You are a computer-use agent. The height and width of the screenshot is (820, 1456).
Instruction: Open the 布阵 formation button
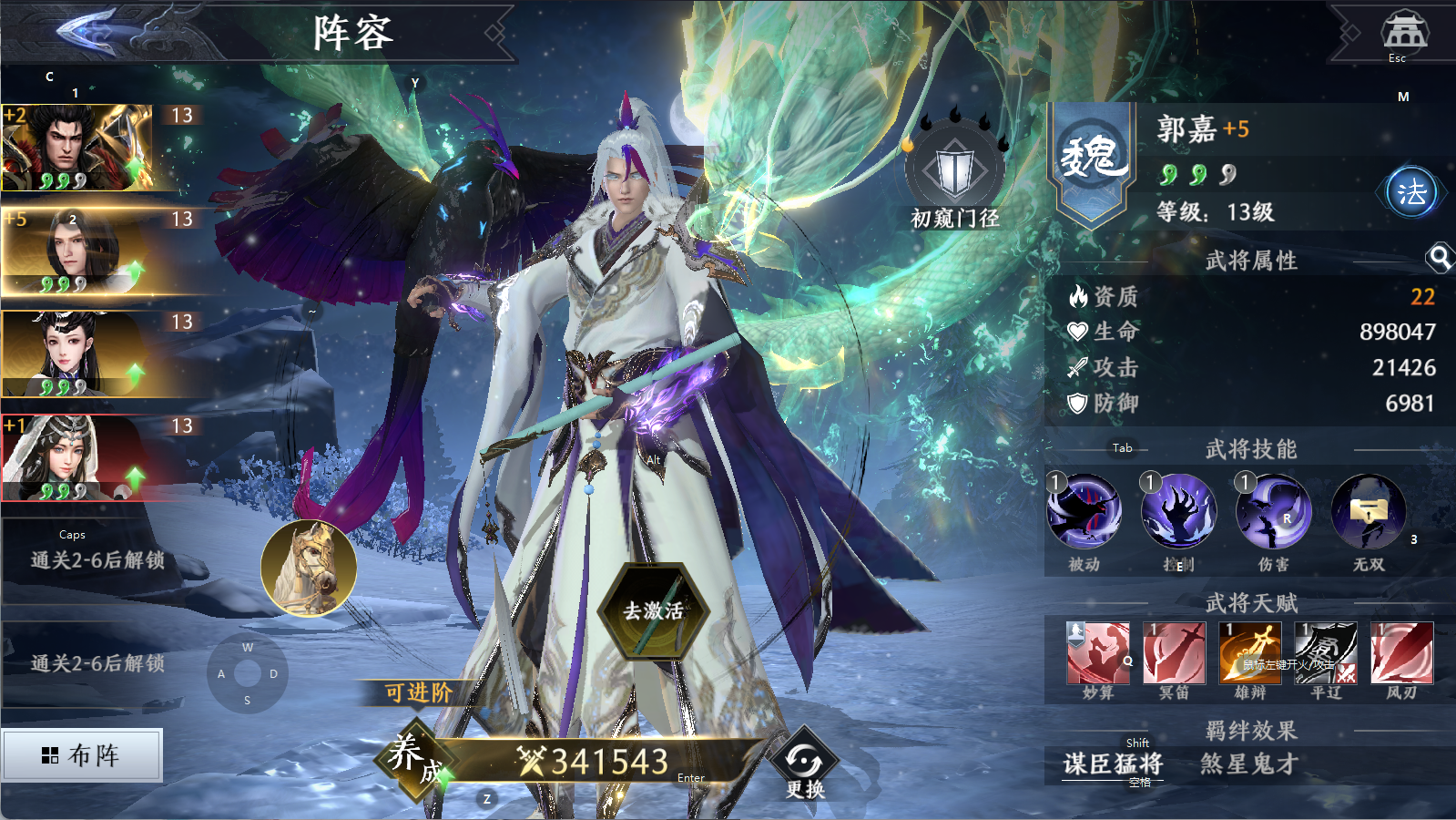click(x=82, y=754)
